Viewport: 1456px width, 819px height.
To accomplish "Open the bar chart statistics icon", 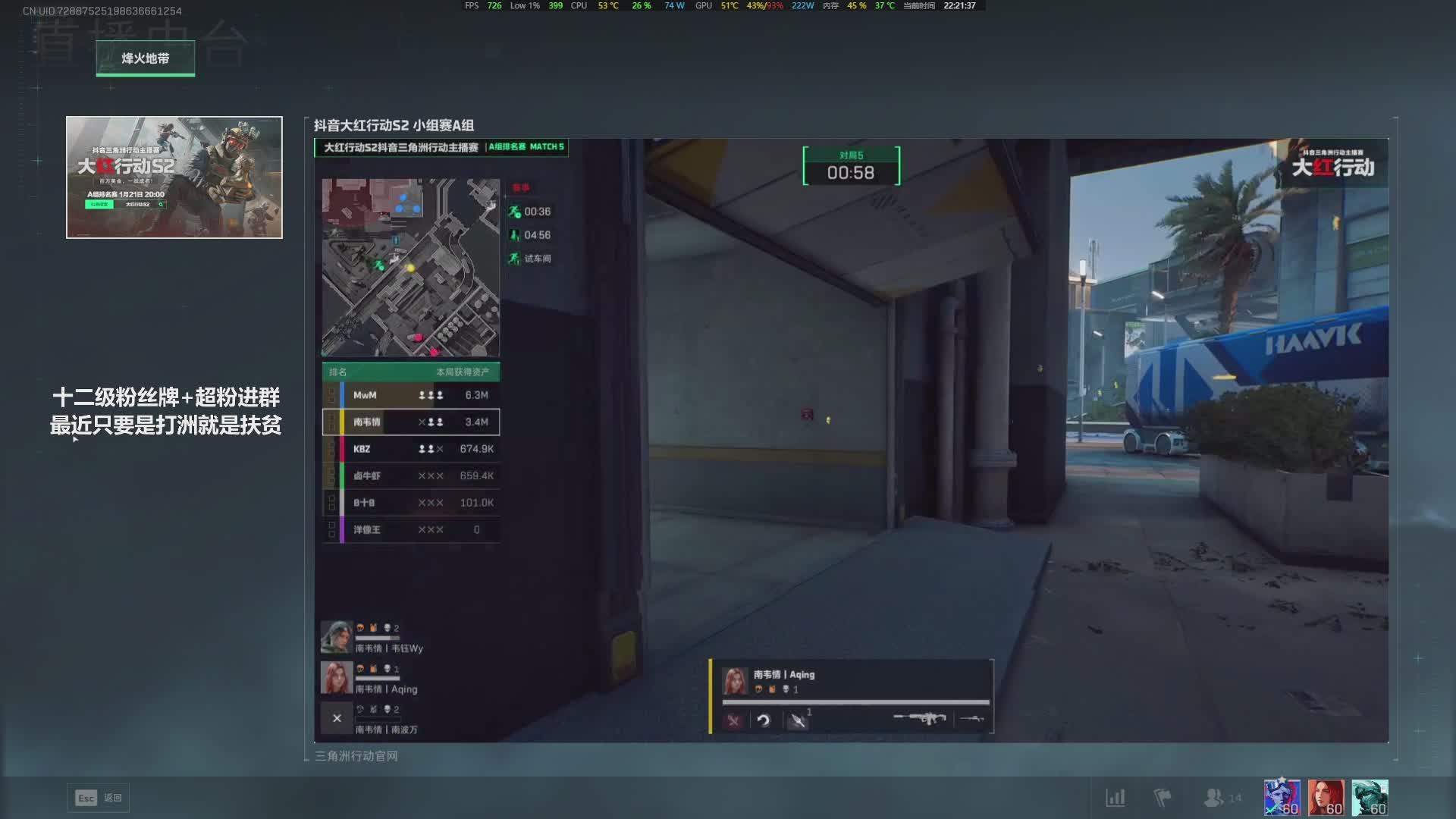I will tap(1115, 798).
